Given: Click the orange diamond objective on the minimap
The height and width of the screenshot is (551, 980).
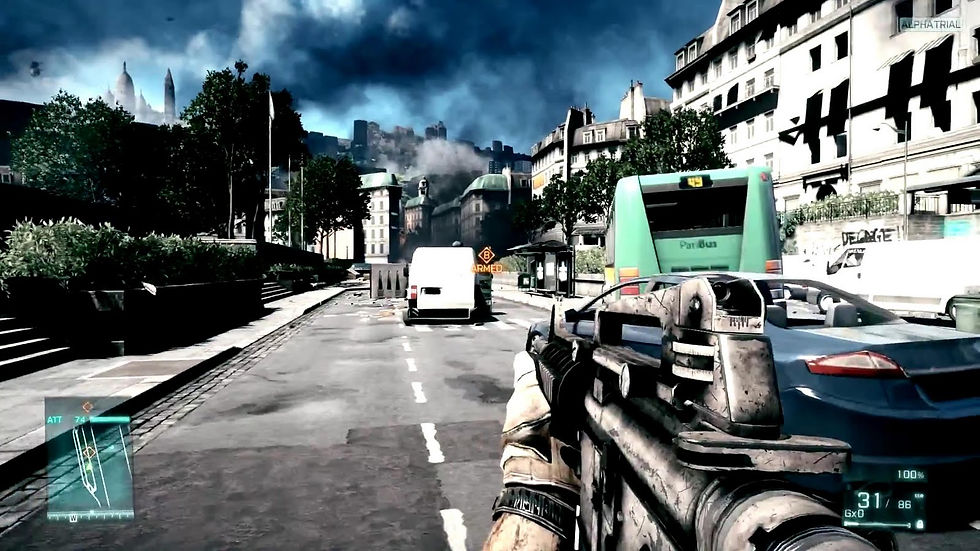Looking at the screenshot, I should pos(90,451).
